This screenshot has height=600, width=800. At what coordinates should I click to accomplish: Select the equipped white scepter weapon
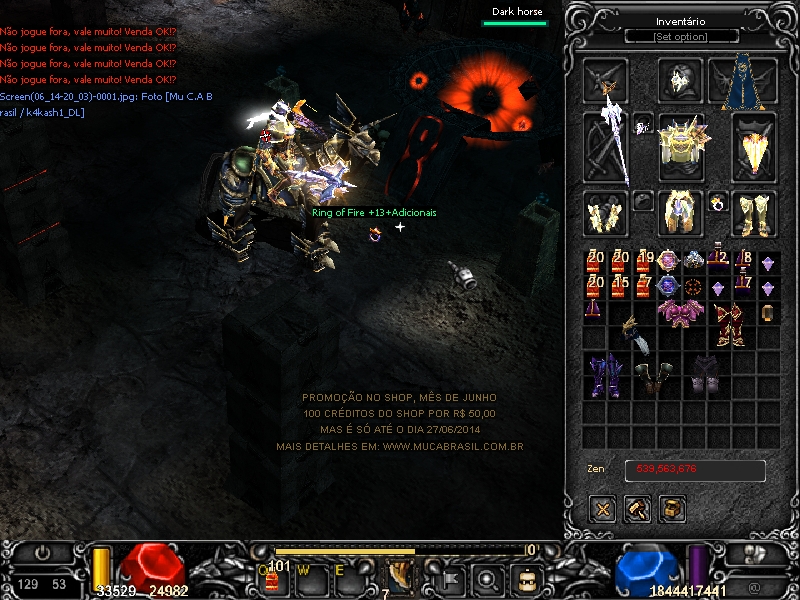pyautogui.click(x=606, y=146)
